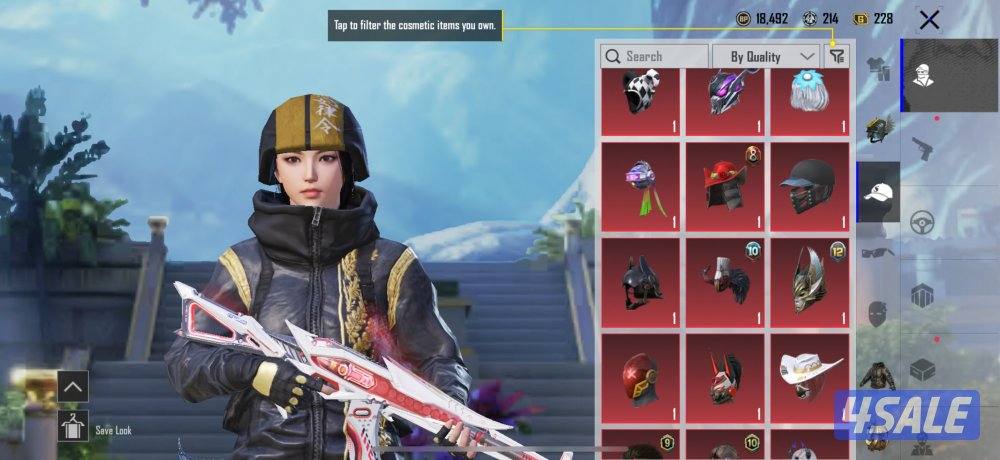The image size is (1000, 460).
Task: Select the purple headset with green ribbons
Action: click(641, 187)
